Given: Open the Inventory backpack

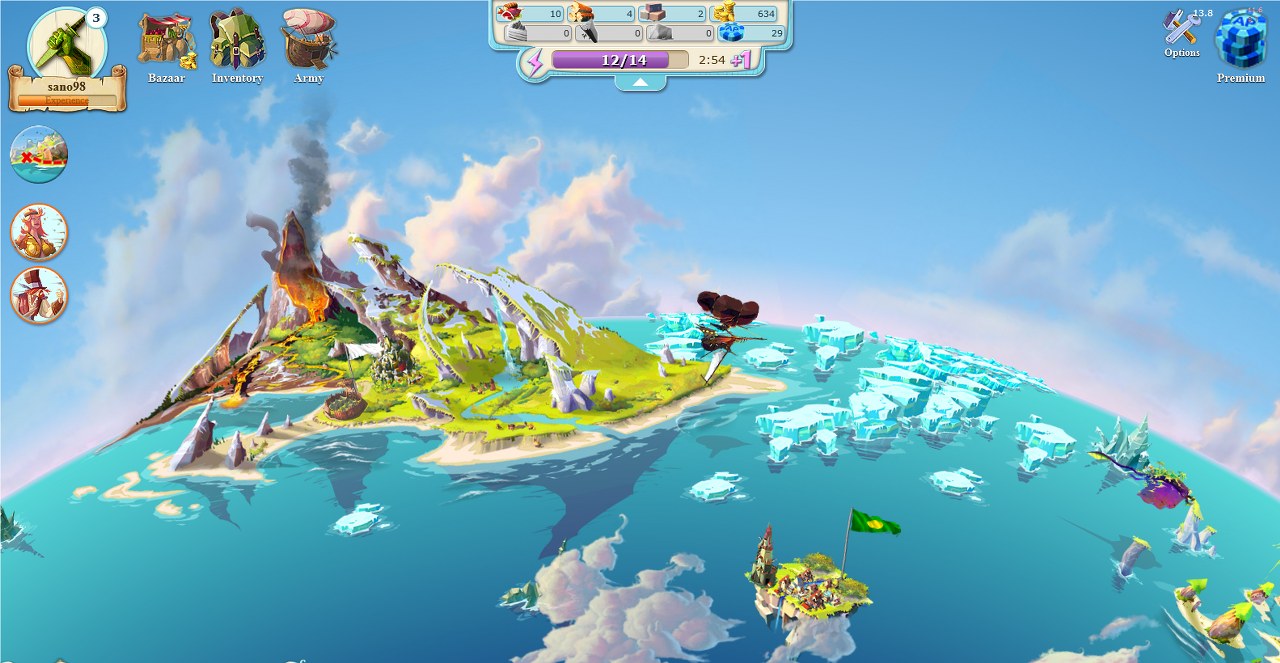Looking at the screenshot, I should [x=237, y=44].
